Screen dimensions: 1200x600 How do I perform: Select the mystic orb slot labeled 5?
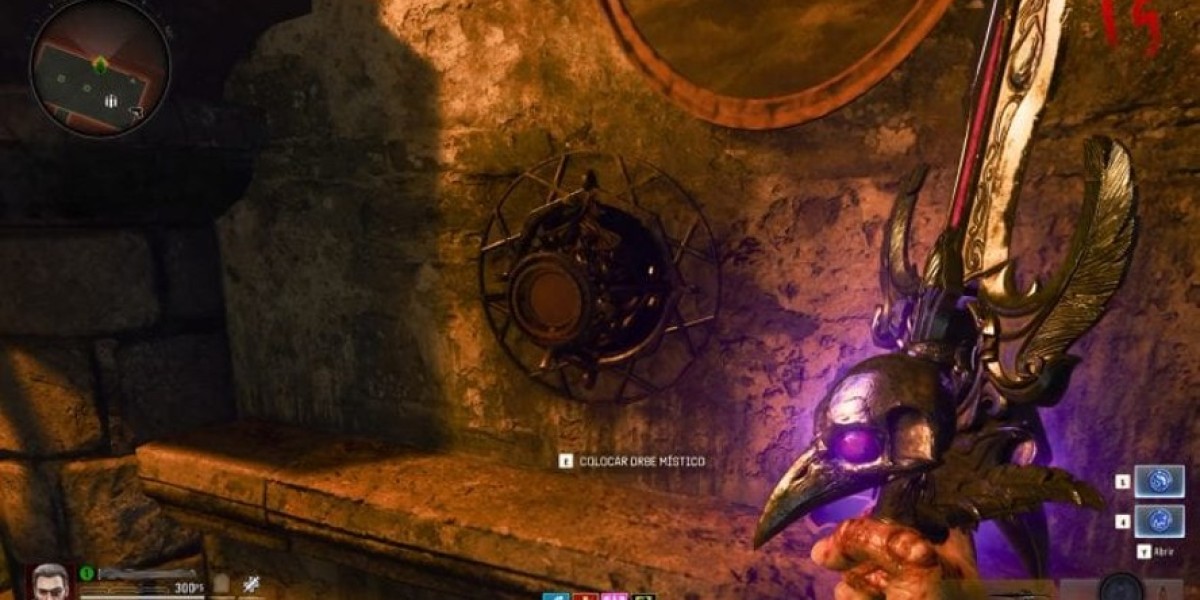1158,483
